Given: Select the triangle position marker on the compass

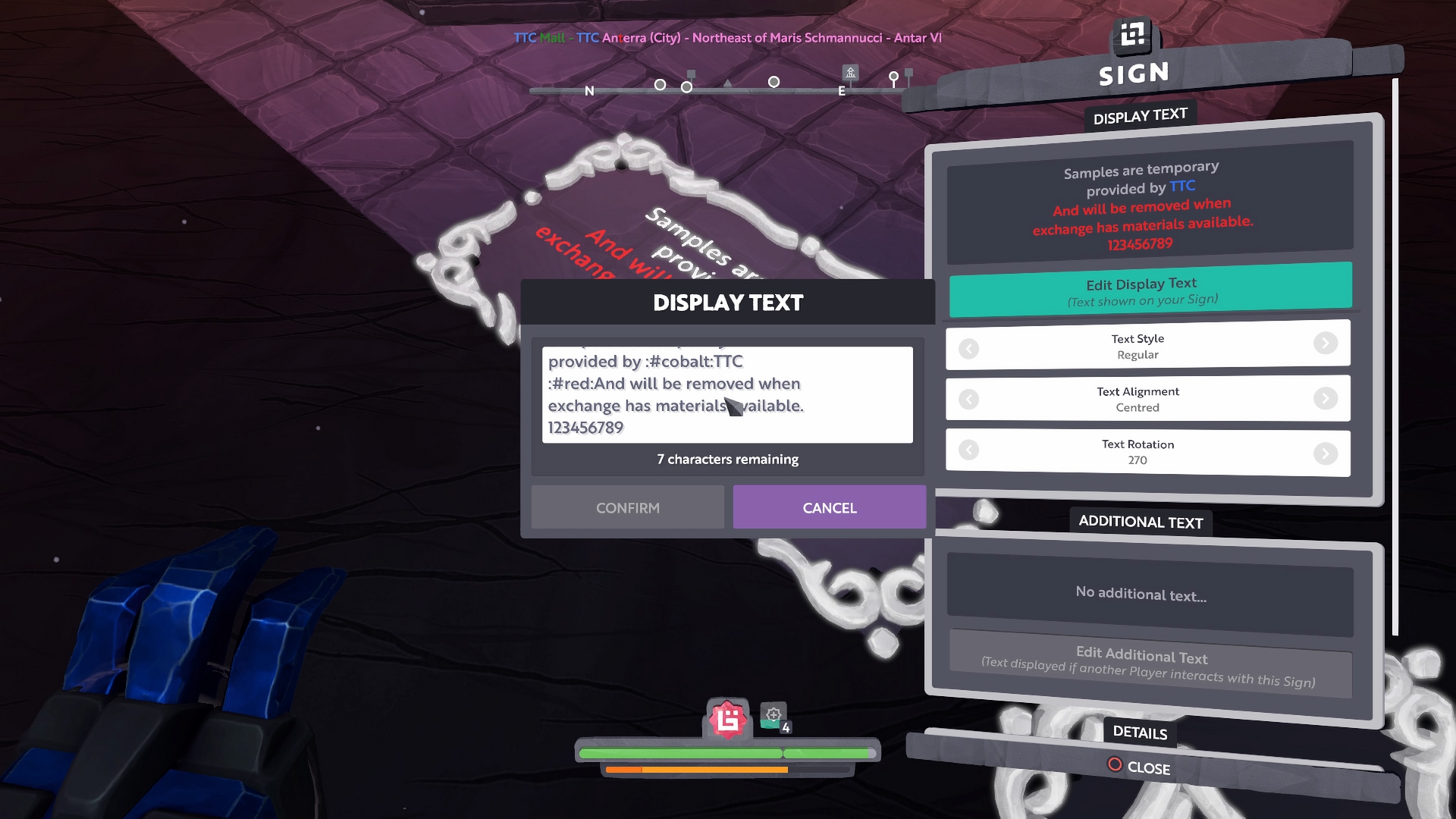Looking at the screenshot, I should coord(728,83).
